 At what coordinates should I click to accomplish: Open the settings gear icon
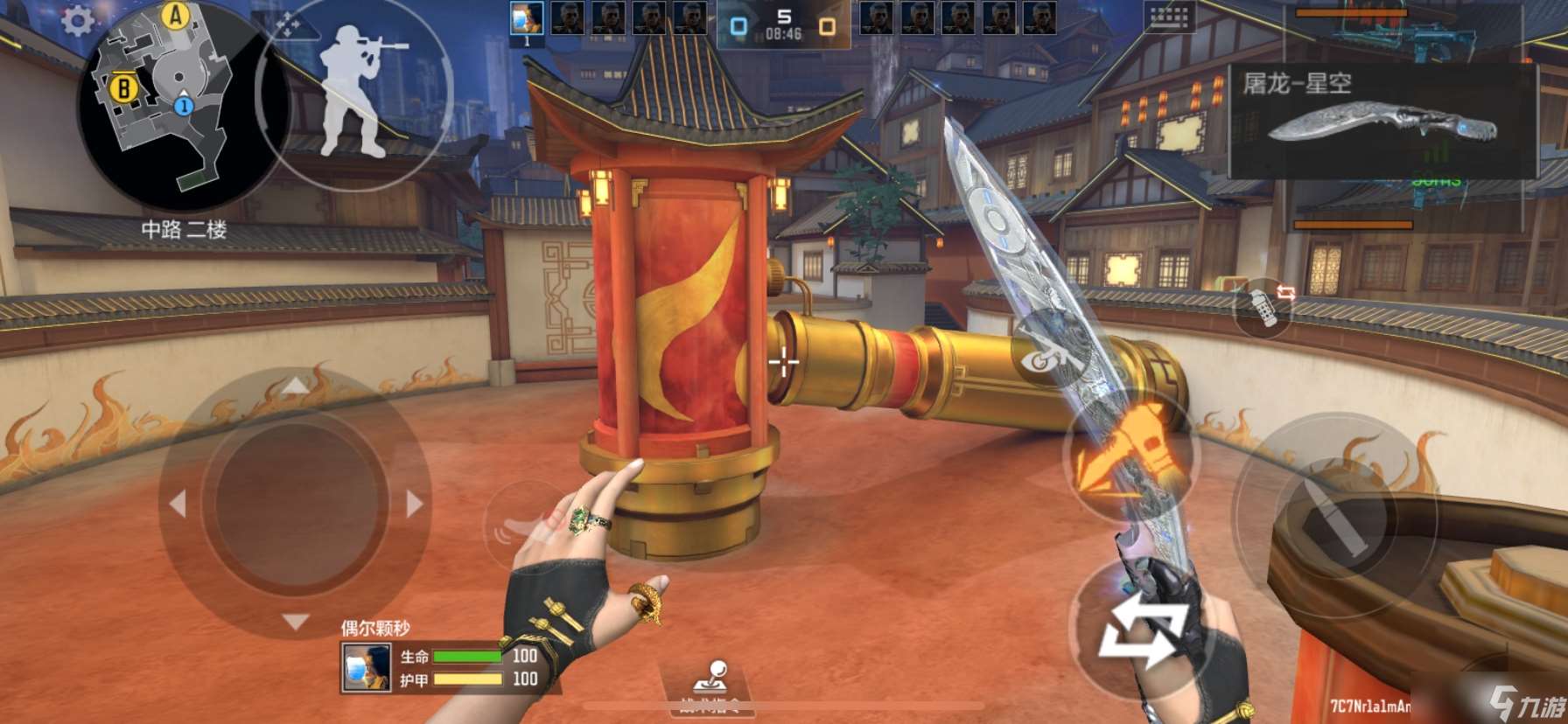click(78, 21)
